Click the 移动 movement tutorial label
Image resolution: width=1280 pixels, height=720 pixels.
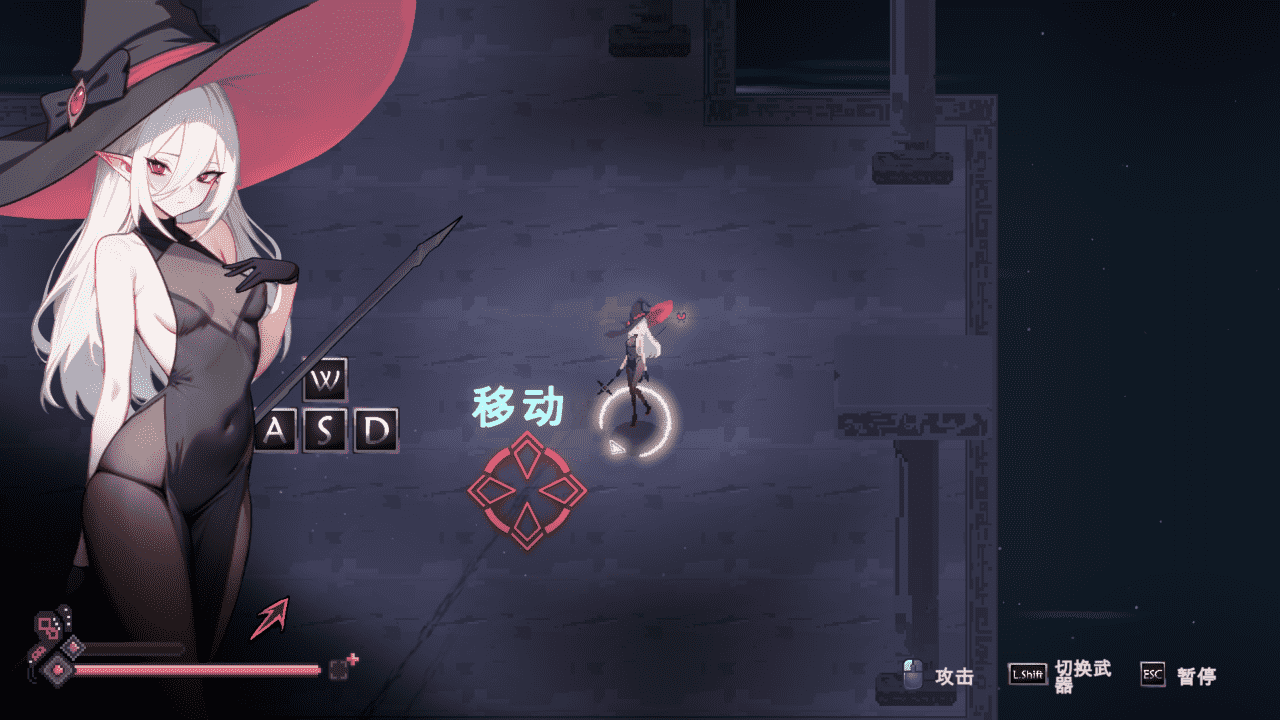tap(520, 404)
